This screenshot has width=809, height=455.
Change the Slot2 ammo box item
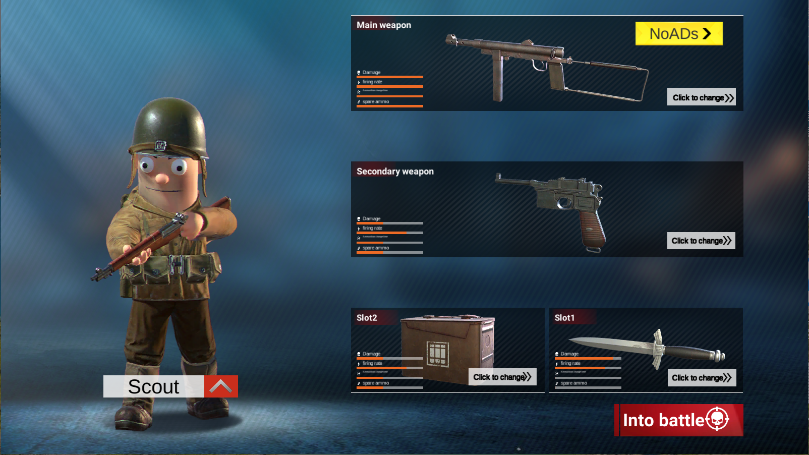point(503,377)
